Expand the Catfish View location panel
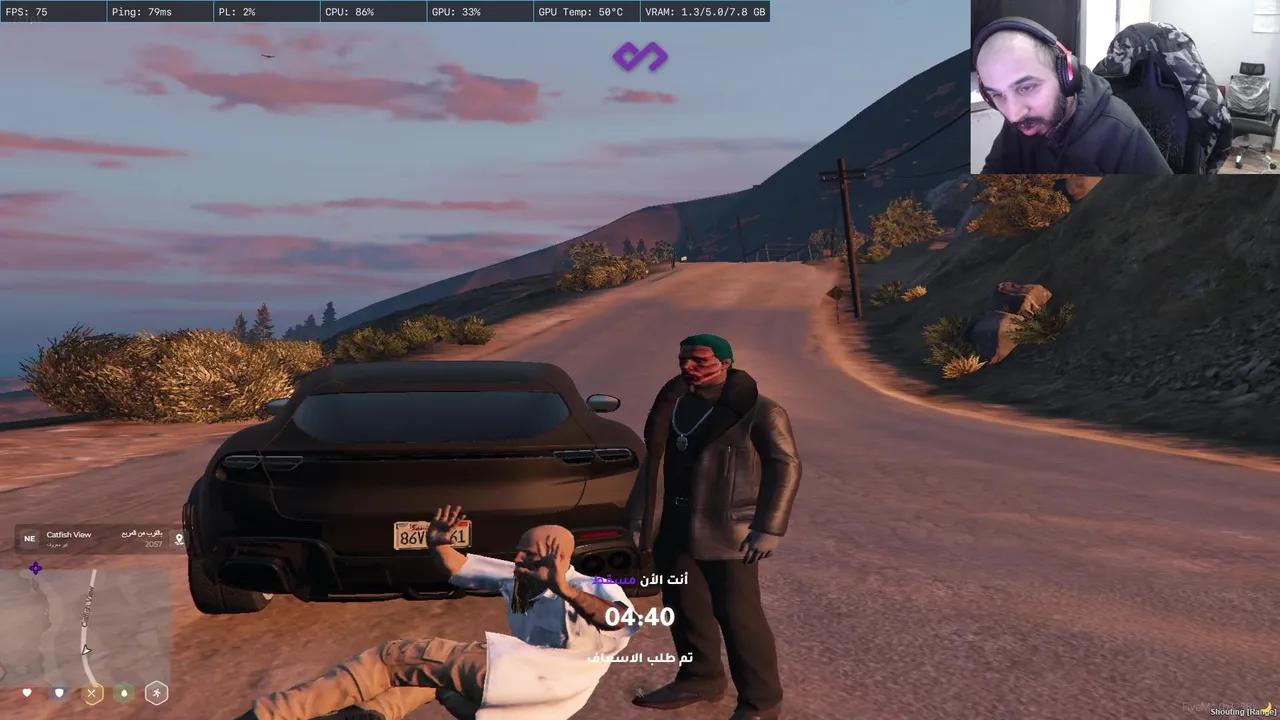Image resolution: width=1280 pixels, height=720 pixels. click(67, 535)
